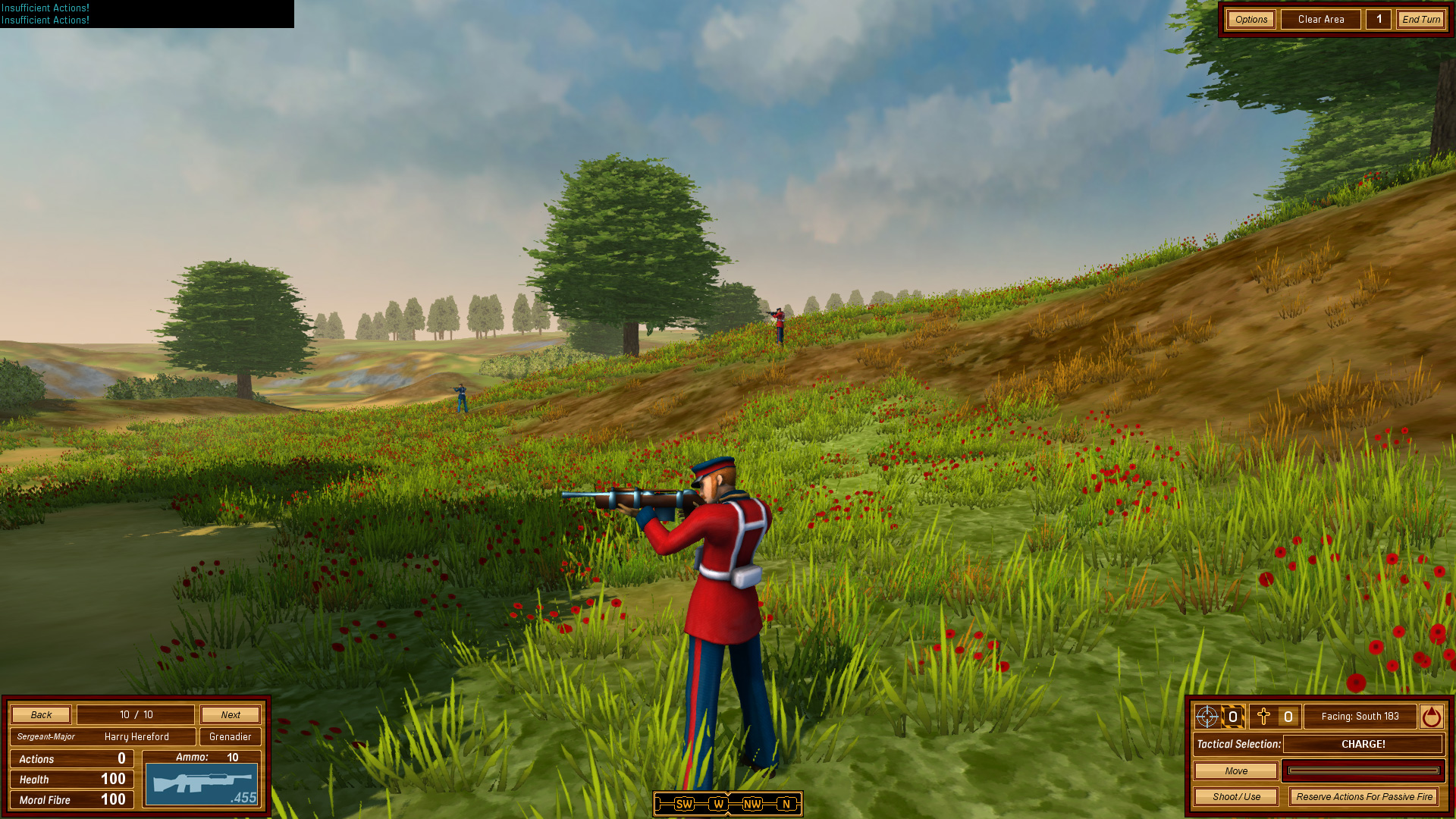Open the Options menu
Viewport: 1456px width, 819px height.
(x=1250, y=20)
